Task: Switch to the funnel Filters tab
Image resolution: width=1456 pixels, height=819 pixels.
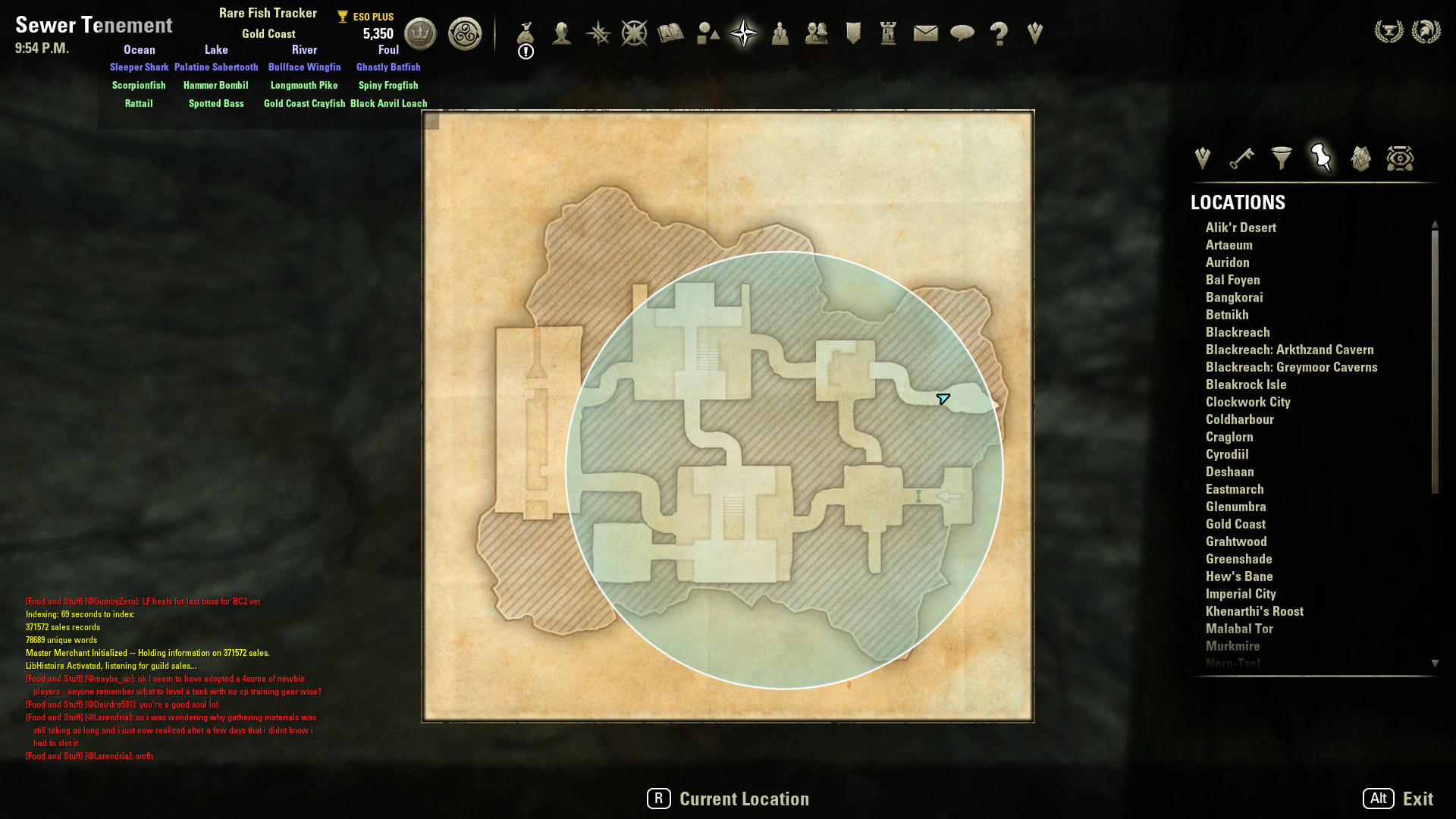Action: click(1282, 158)
